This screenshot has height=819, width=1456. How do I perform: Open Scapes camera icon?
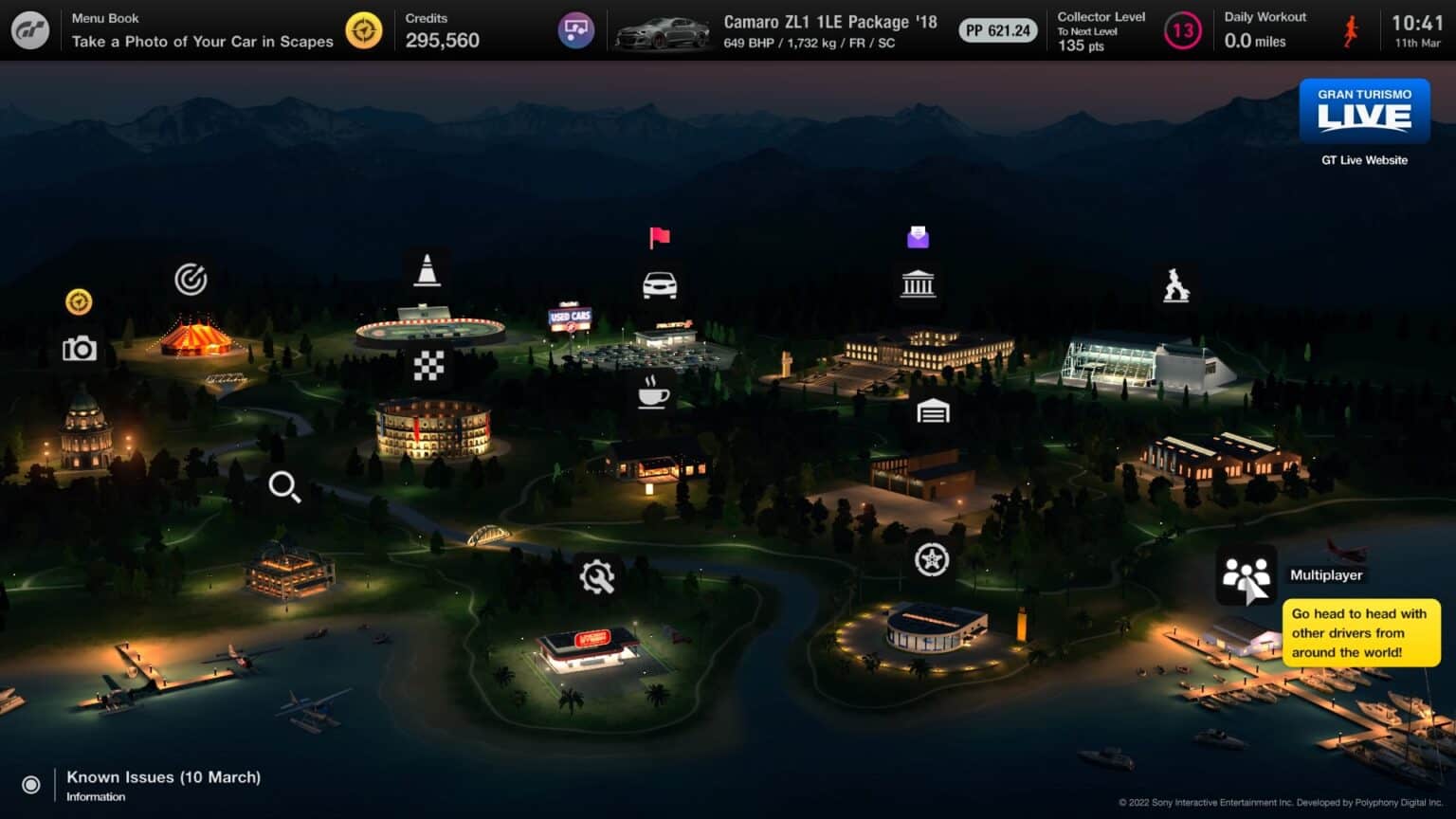coord(80,349)
